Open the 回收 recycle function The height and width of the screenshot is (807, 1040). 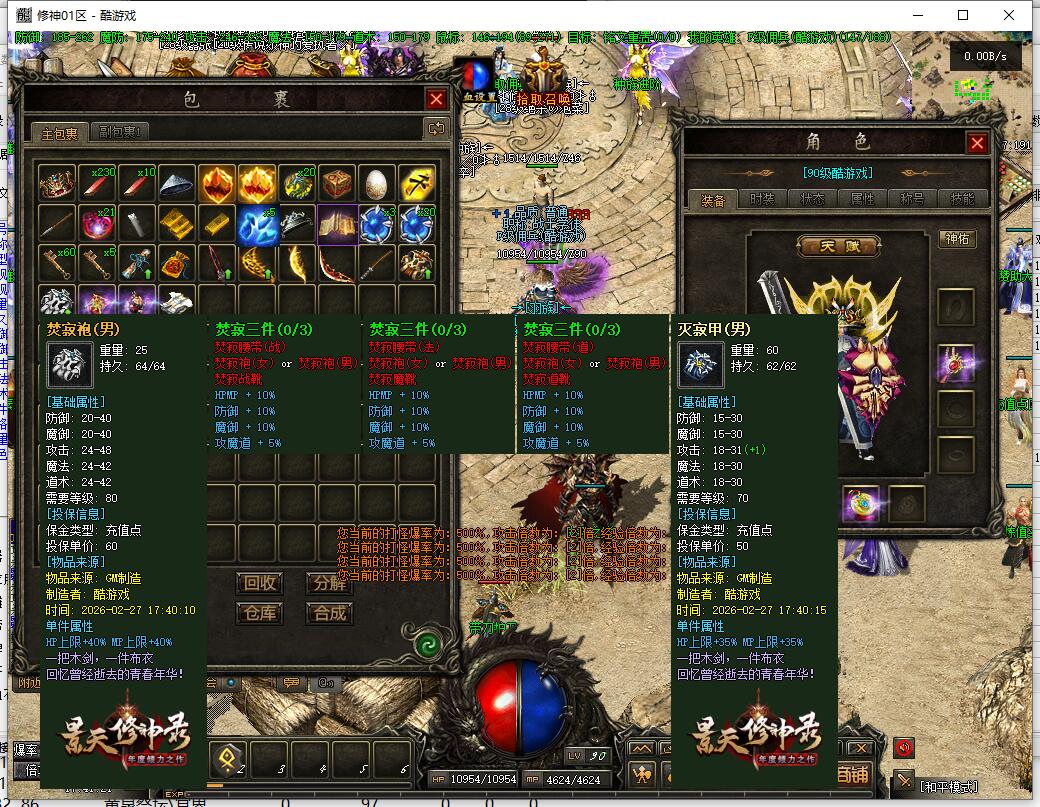261,583
